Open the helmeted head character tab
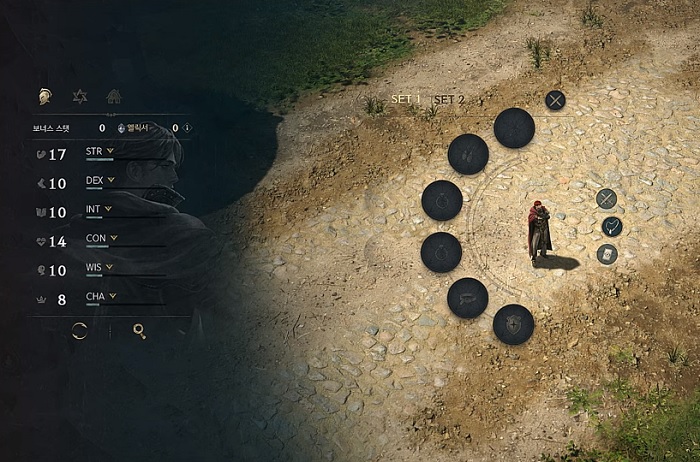This screenshot has height=462, width=700. click(x=45, y=97)
